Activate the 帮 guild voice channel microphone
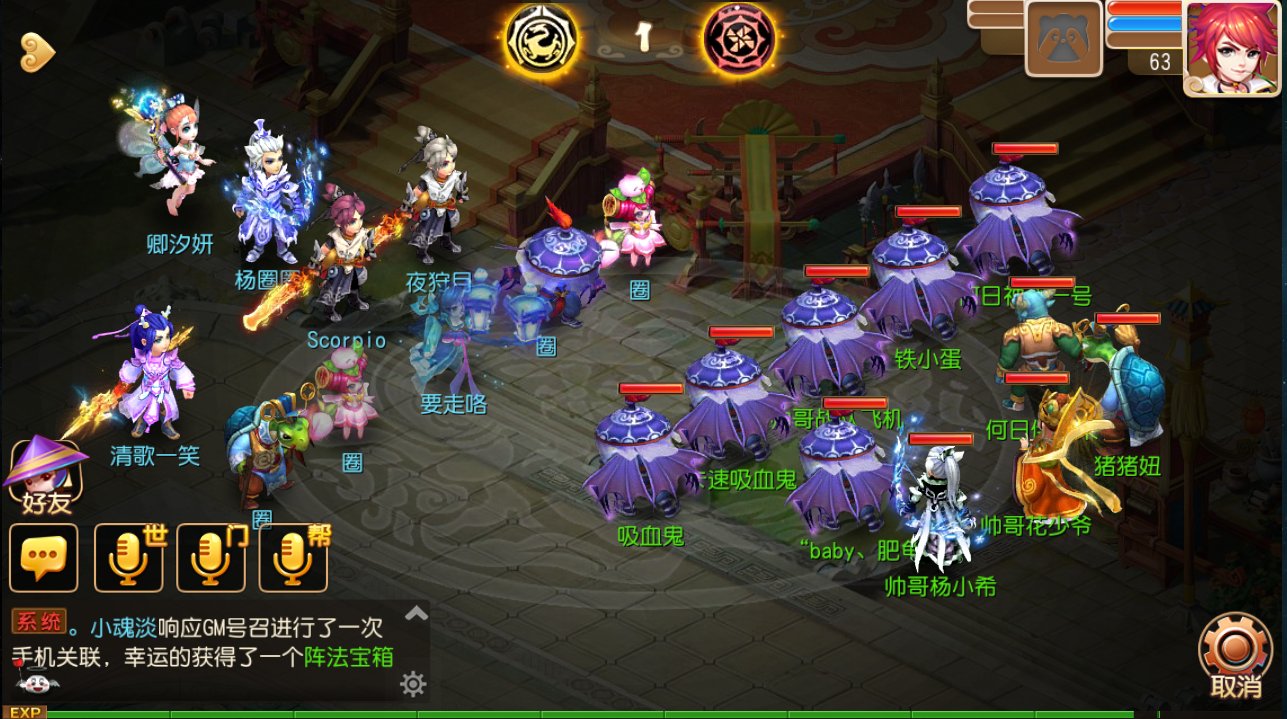The width and height of the screenshot is (1287, 719). pos(293,557)
